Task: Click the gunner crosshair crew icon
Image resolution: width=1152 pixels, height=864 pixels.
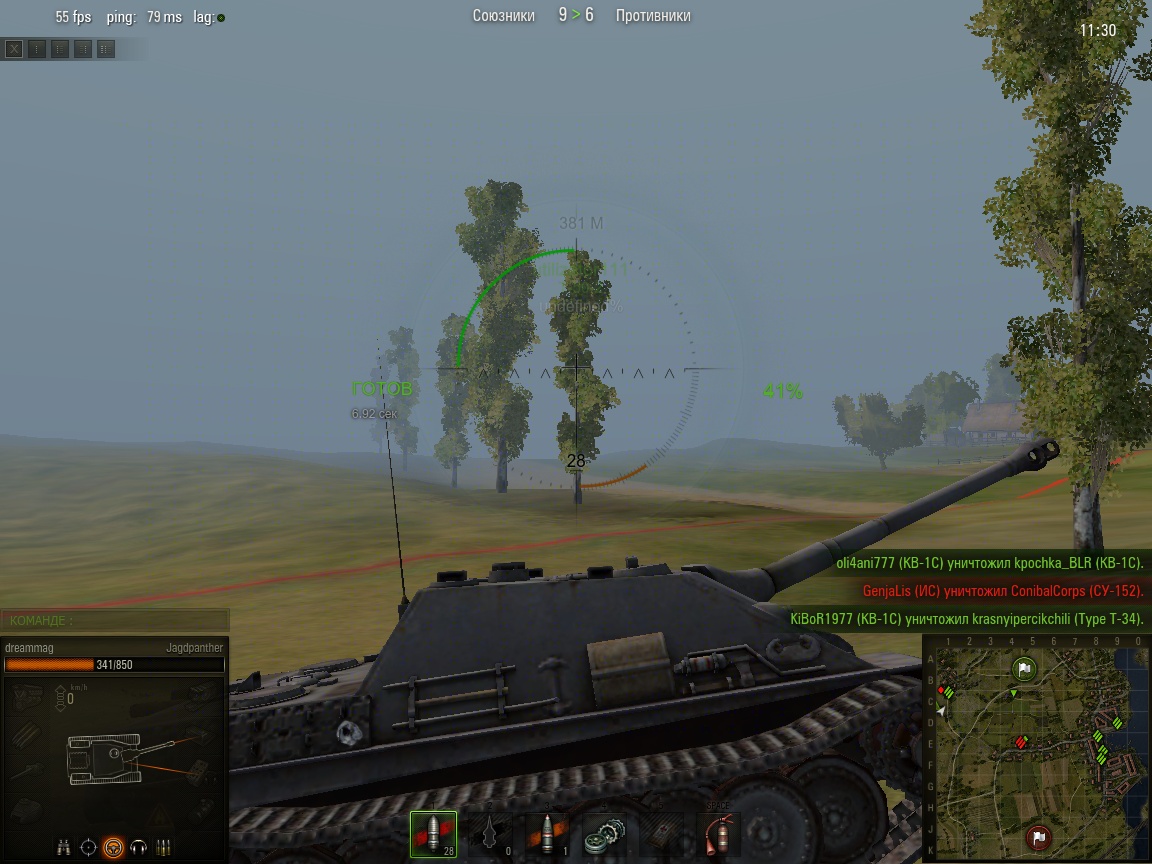Action: click(x=89, y=847)
